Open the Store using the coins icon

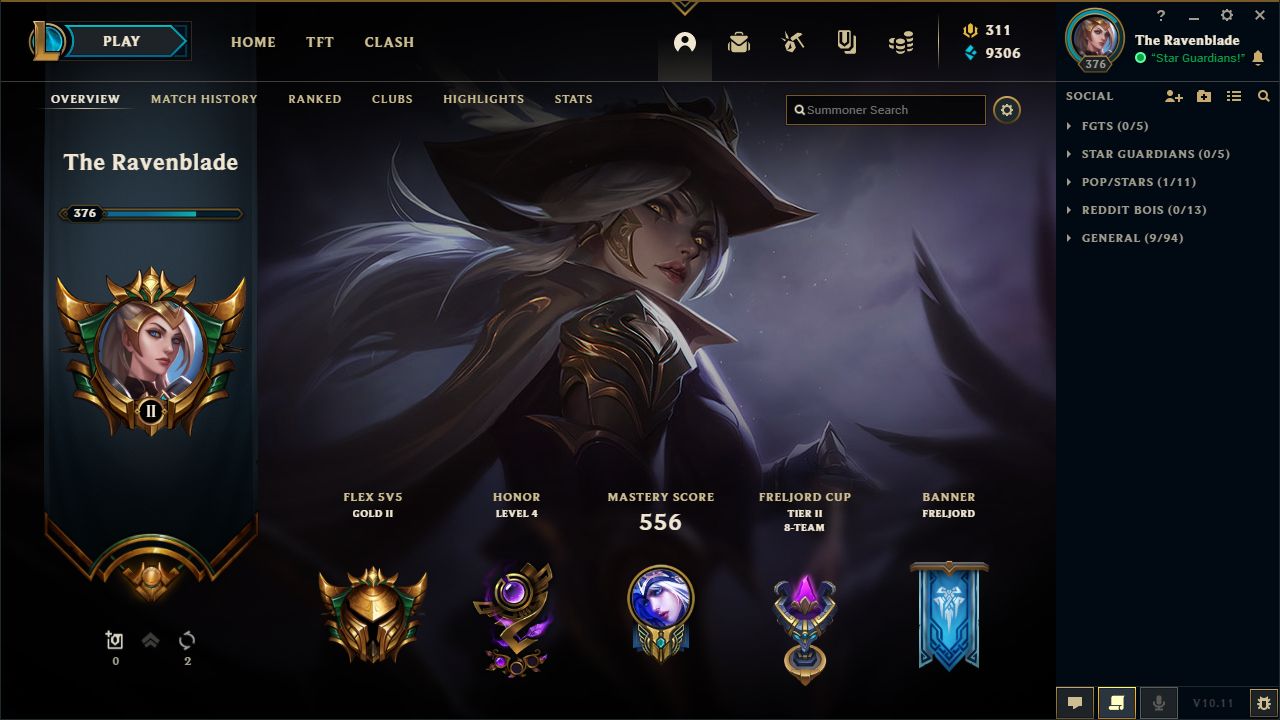click(x=901, y=42)
